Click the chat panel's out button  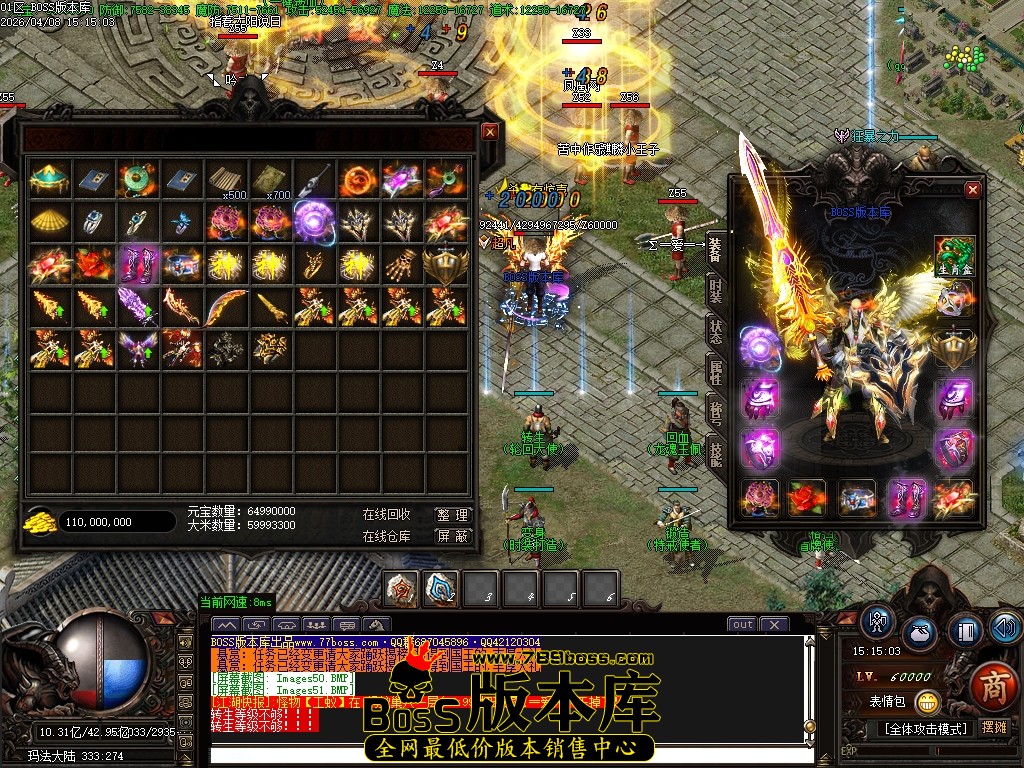pos(742,624)
